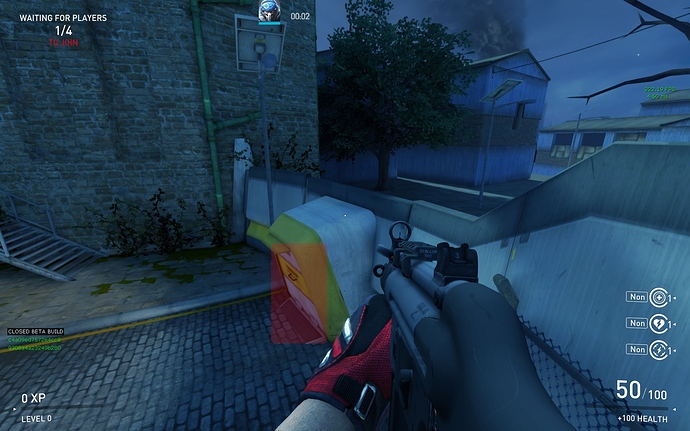
Task: Use the broken-heart defibrillator ability icon
Action: pos(658,323)
